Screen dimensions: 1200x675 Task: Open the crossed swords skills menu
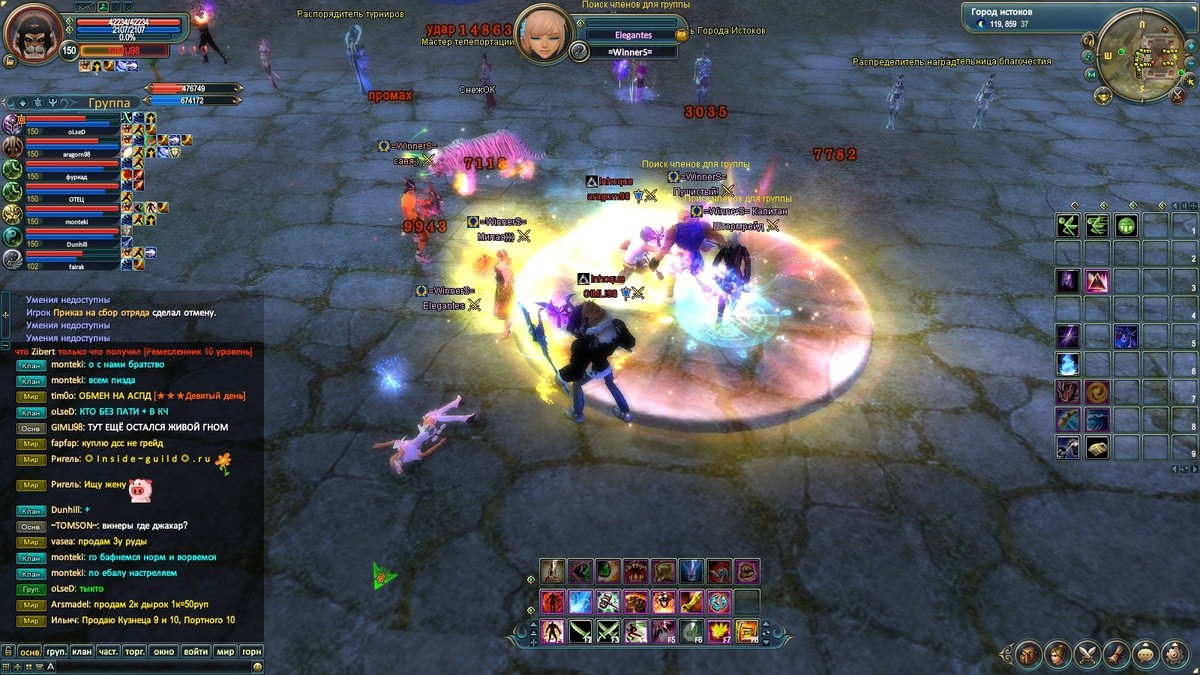[x=1087, y=655]
